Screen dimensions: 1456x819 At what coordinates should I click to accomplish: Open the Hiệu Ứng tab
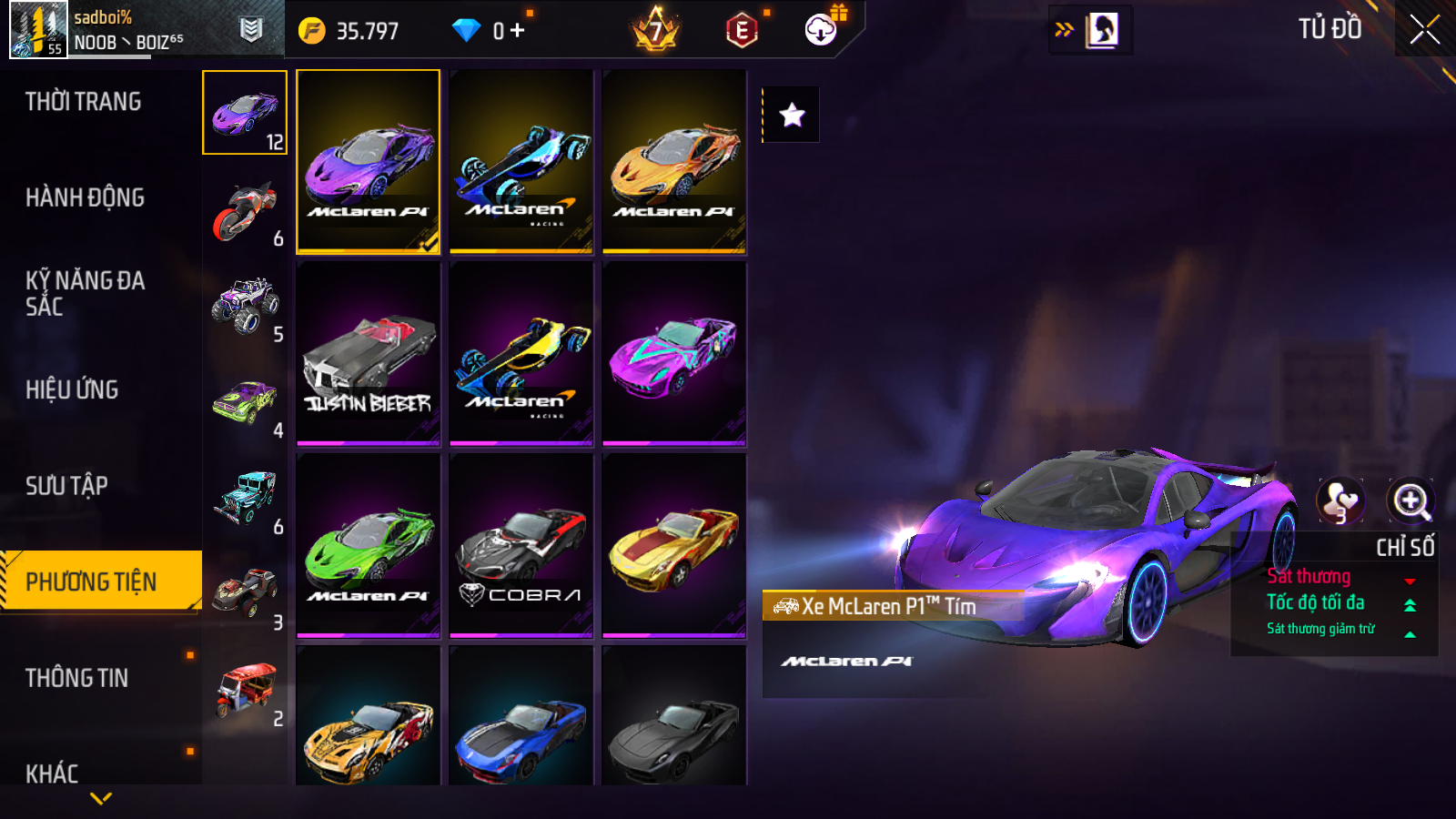click(x=72, y=389)
